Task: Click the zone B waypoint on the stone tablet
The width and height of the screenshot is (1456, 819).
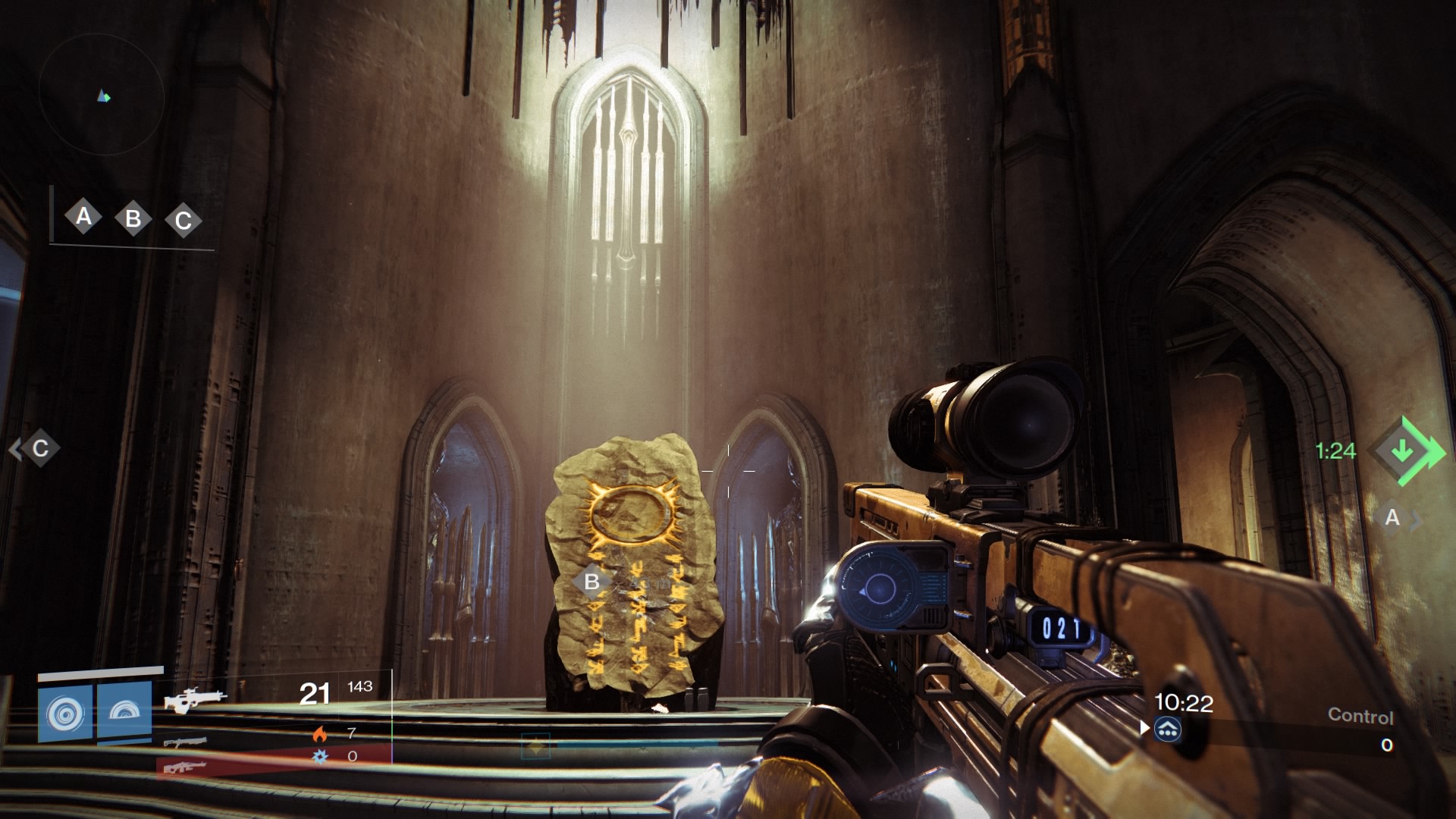Action: [592, 582]
